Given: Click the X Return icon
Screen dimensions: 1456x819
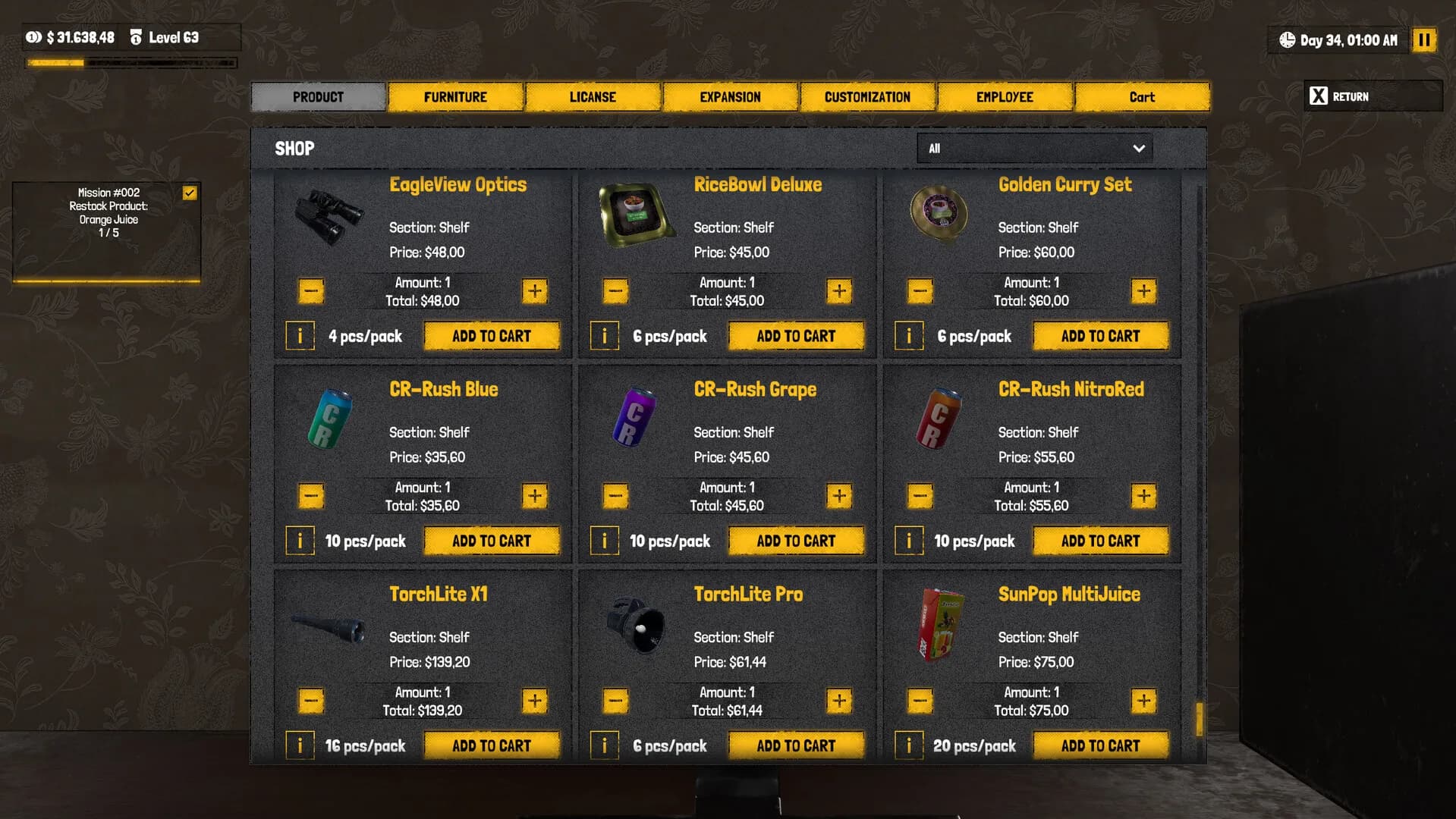Looking at the screenshot, I should tap(1318, 96).
